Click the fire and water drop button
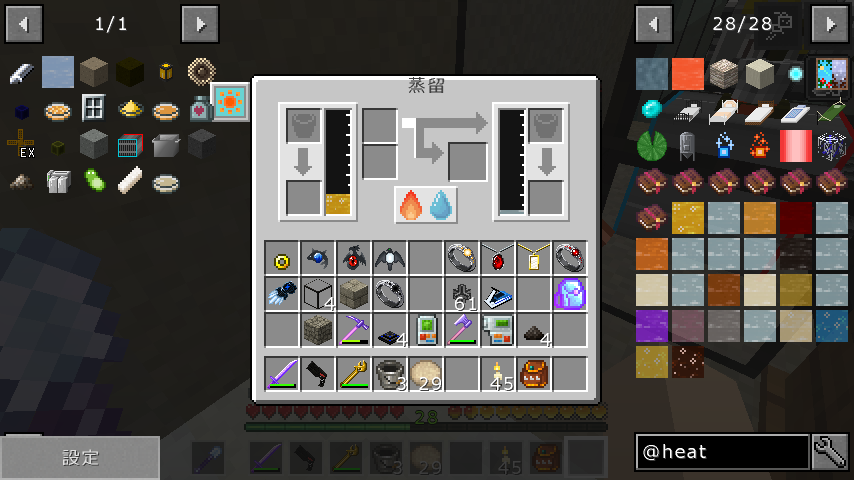 point(426,204)
